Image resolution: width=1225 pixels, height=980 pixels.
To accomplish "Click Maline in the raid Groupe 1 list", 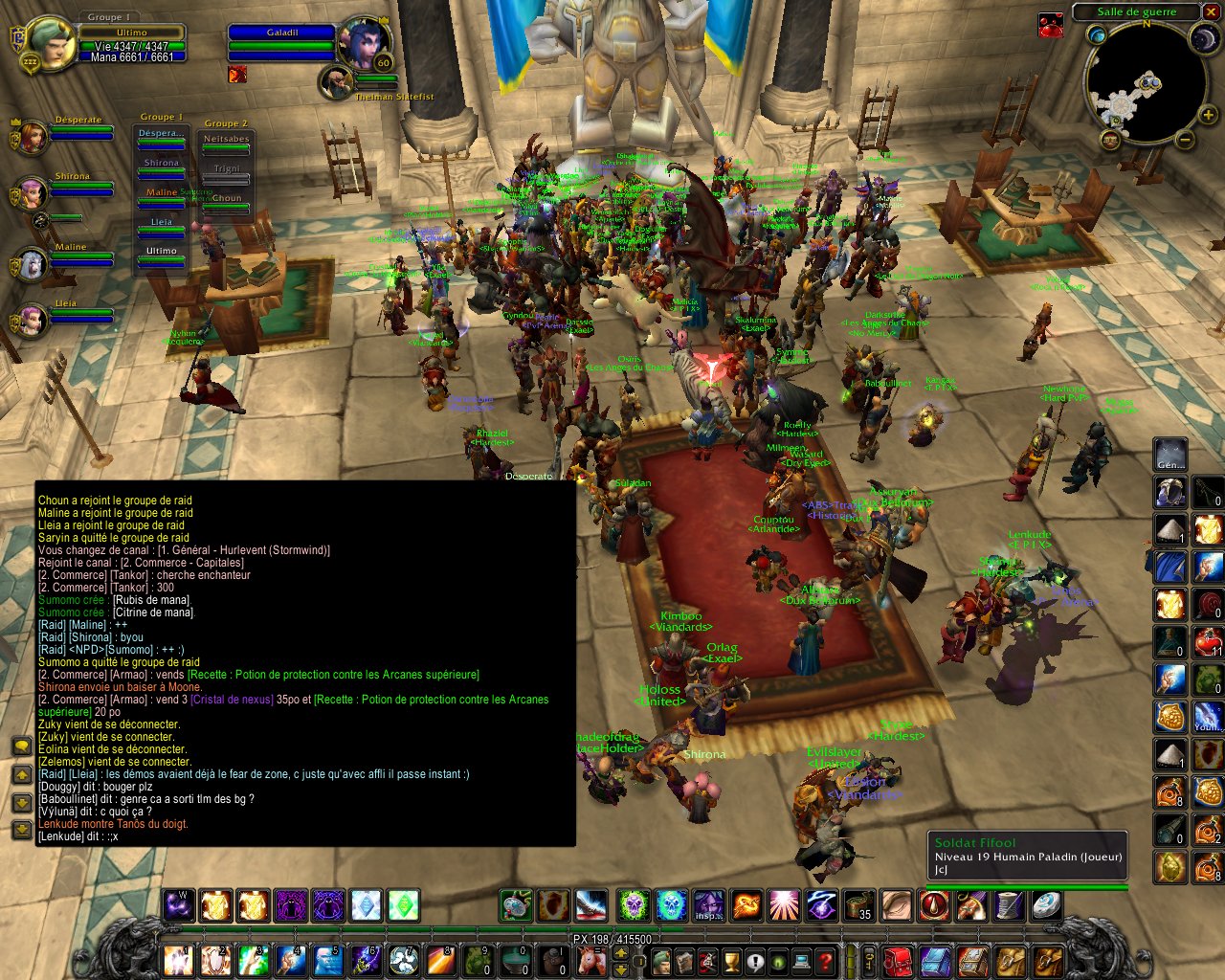I will [x=161, y=193].
